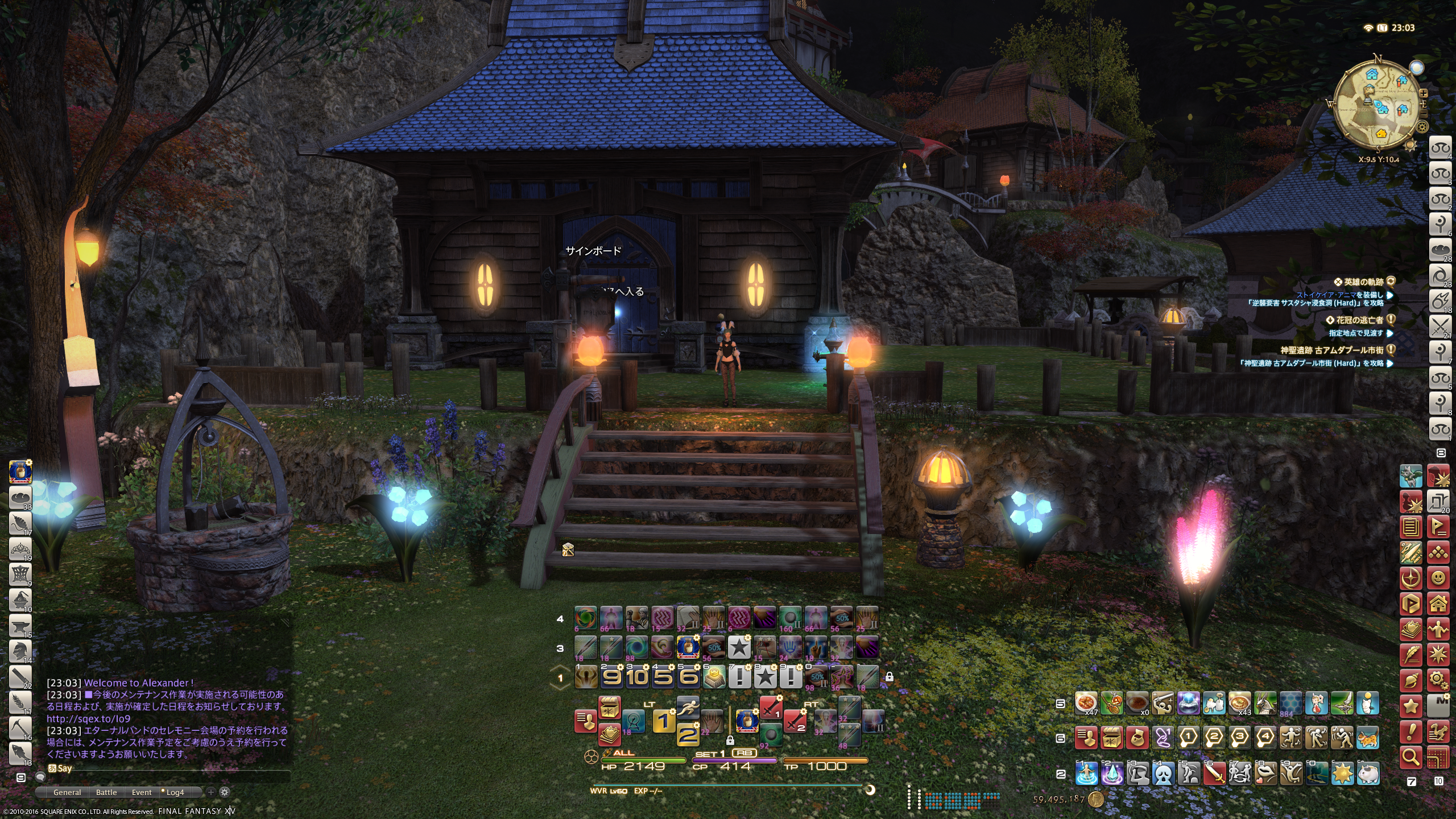Select the 英雄の軌跡 quest tracker entry

[x=1363, y=282]
